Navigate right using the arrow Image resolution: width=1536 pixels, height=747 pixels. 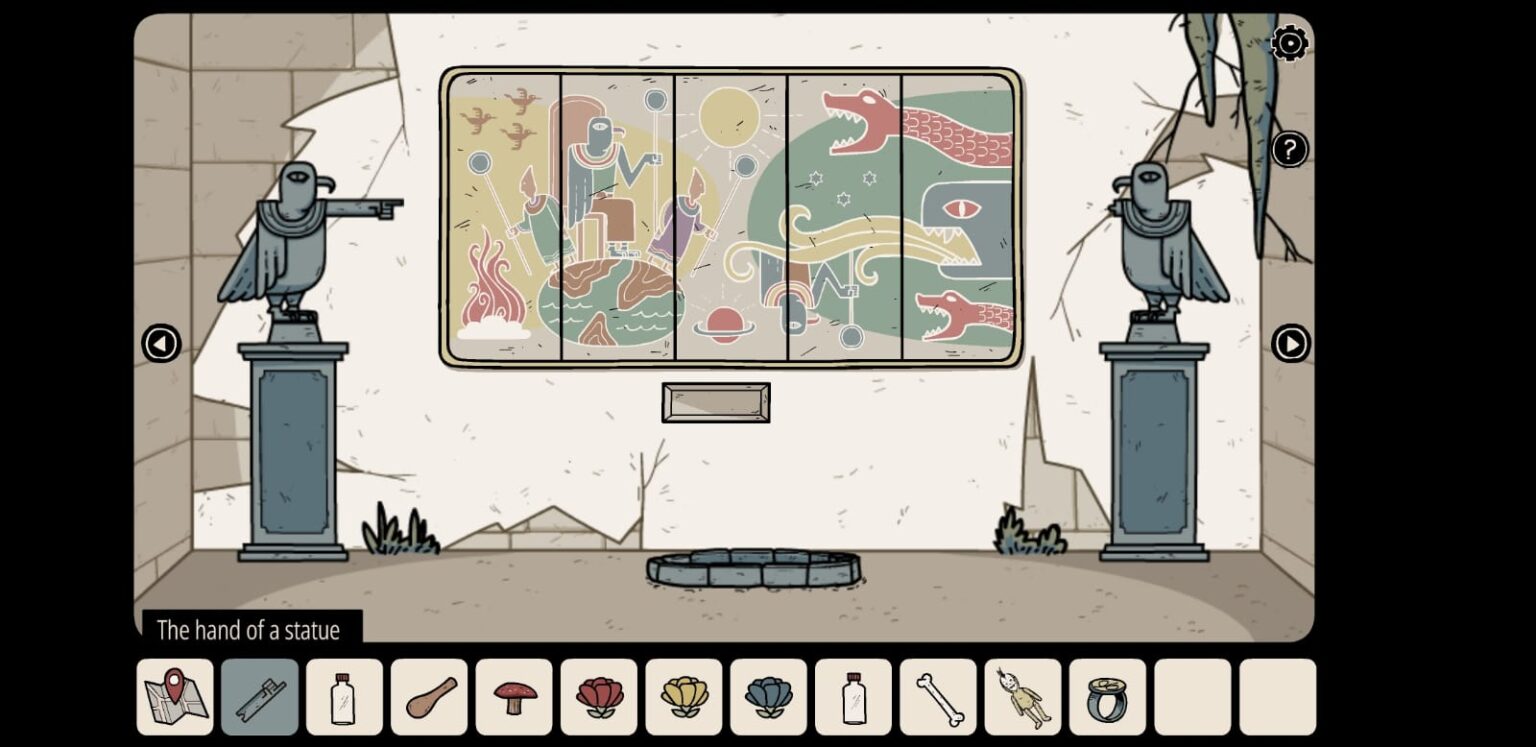1292,344
